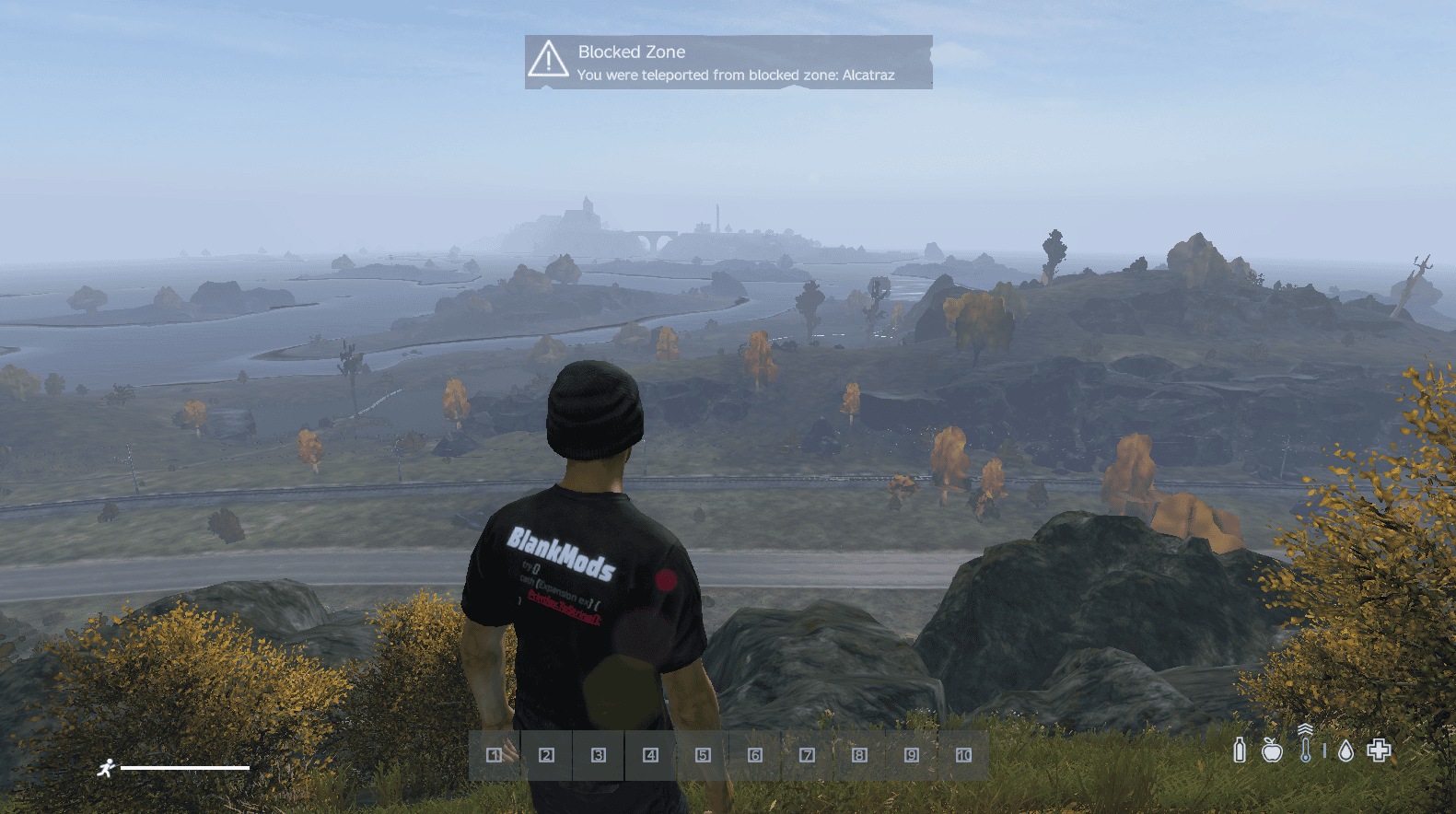Select quickbar slot 1
Viewport: 1456px width, 814px height.
pos(495,755)
